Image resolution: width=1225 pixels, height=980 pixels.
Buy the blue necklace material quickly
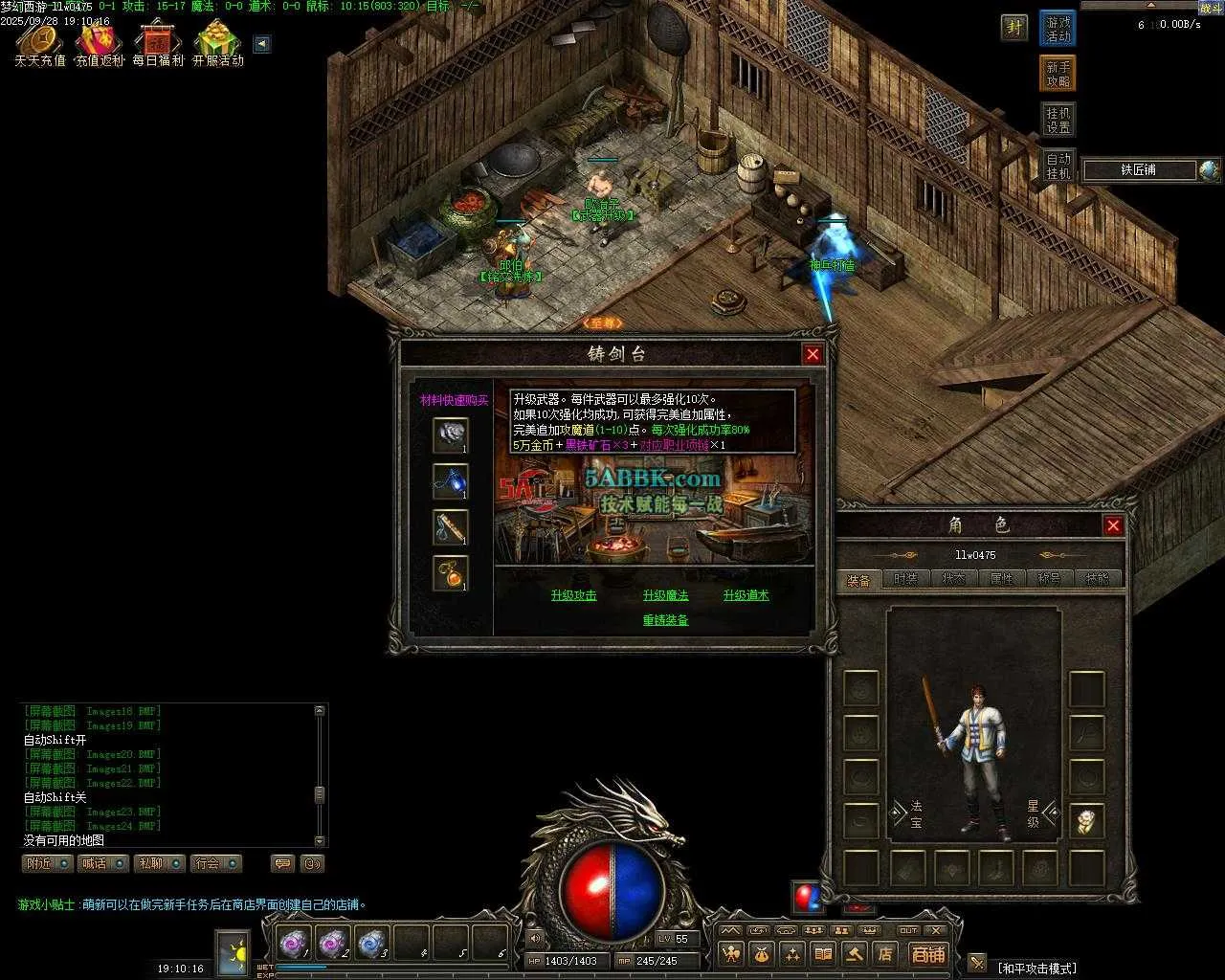450,481
